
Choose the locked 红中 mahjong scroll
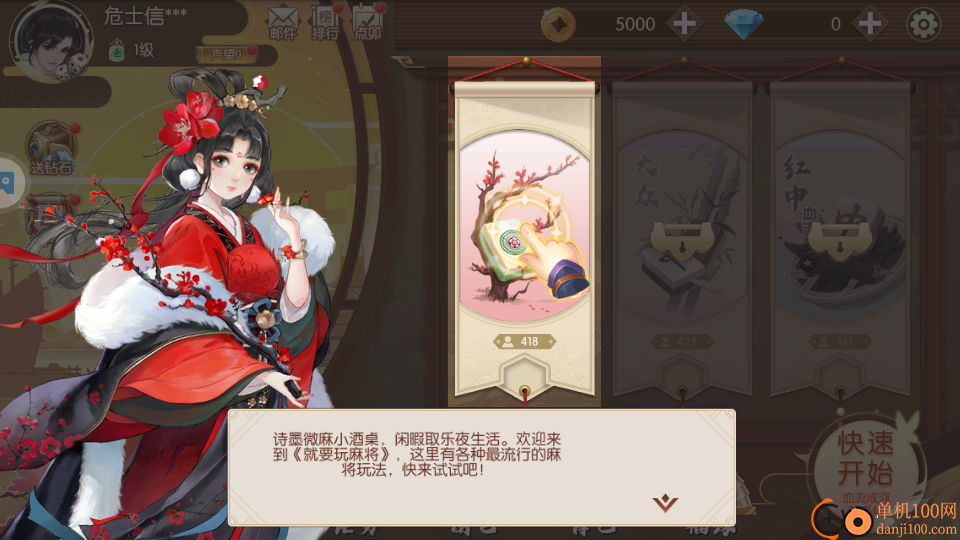coord(839,240)
